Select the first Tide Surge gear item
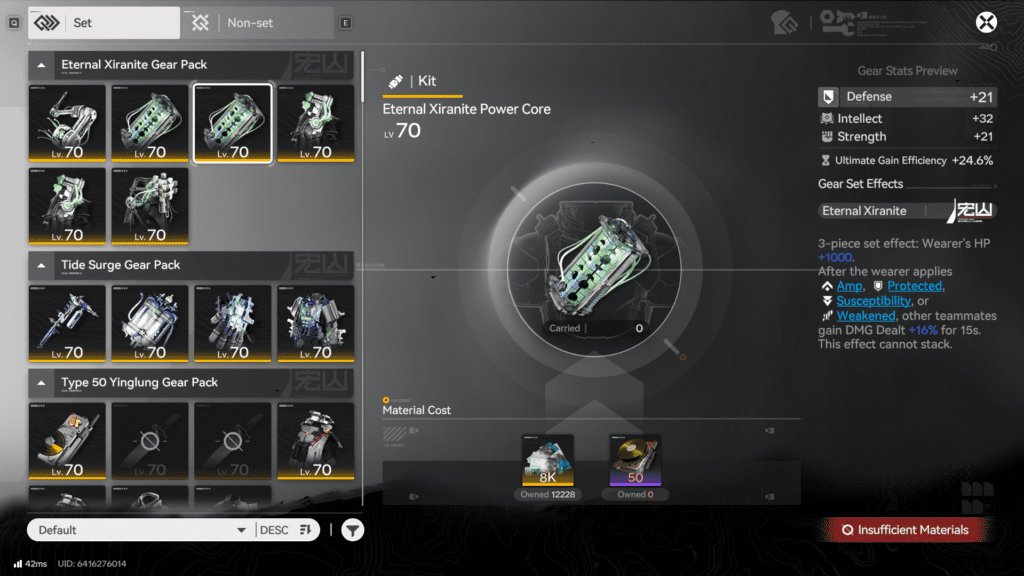Screen dimensions: 1024x576 pos(67,323)
